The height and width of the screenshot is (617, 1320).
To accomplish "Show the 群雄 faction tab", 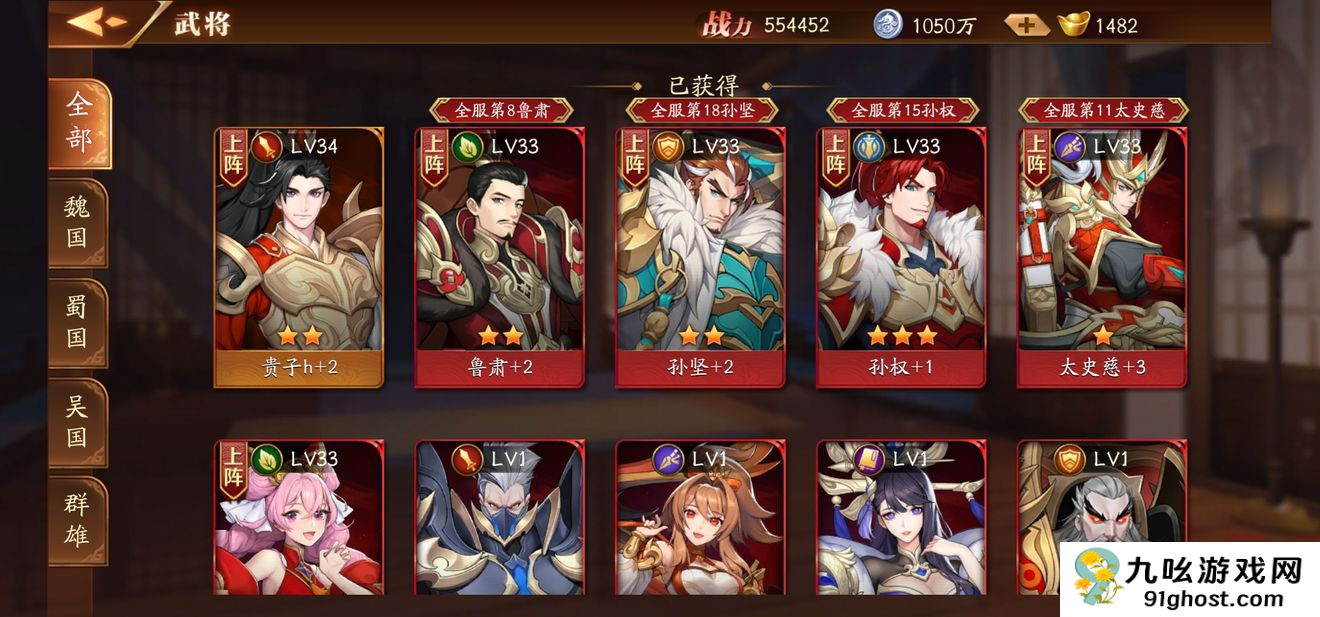I will click(x=77, y=521).
